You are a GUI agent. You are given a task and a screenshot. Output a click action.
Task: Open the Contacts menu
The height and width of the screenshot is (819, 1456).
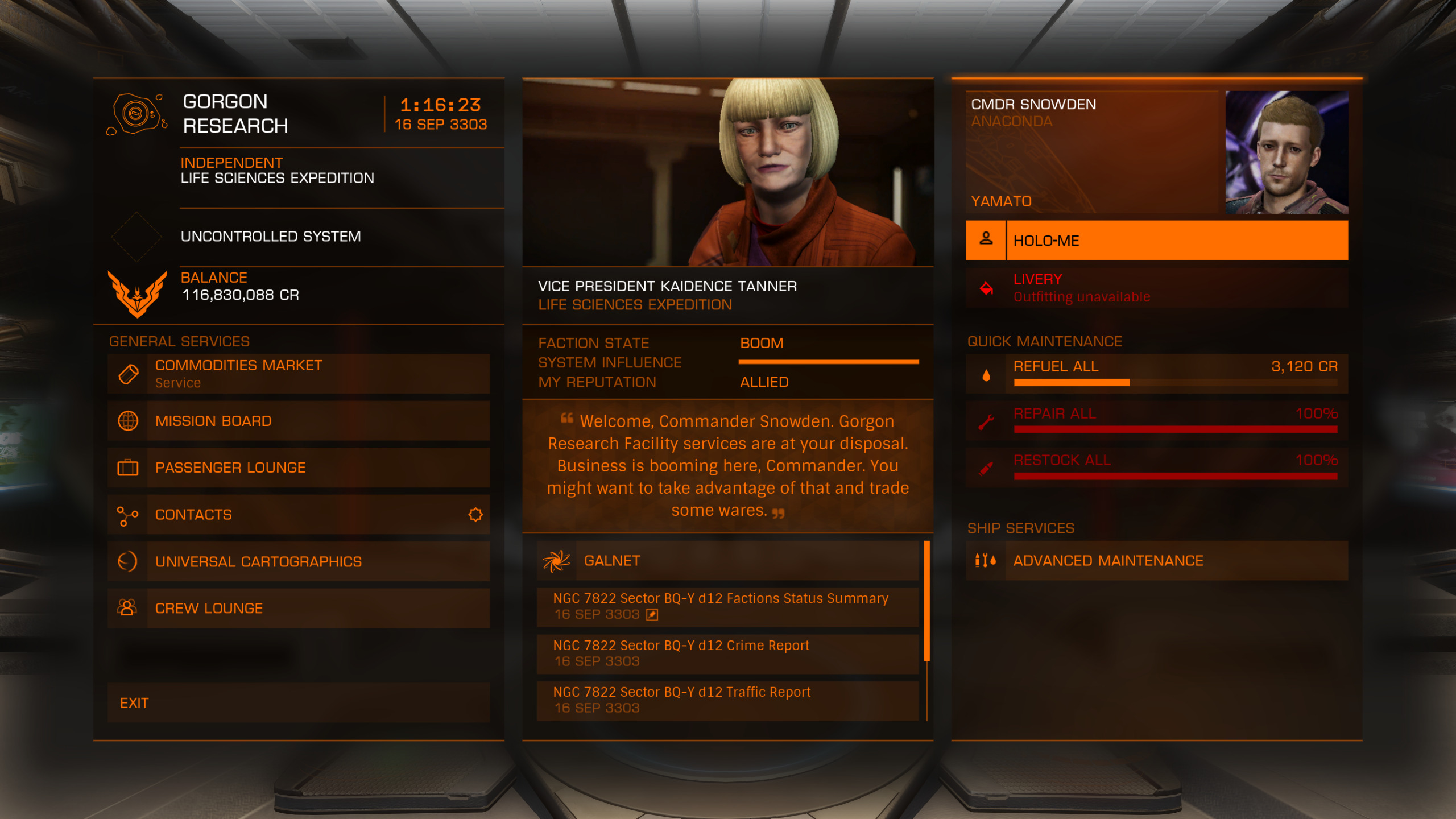pyautogui.click(x=299, y=515)
